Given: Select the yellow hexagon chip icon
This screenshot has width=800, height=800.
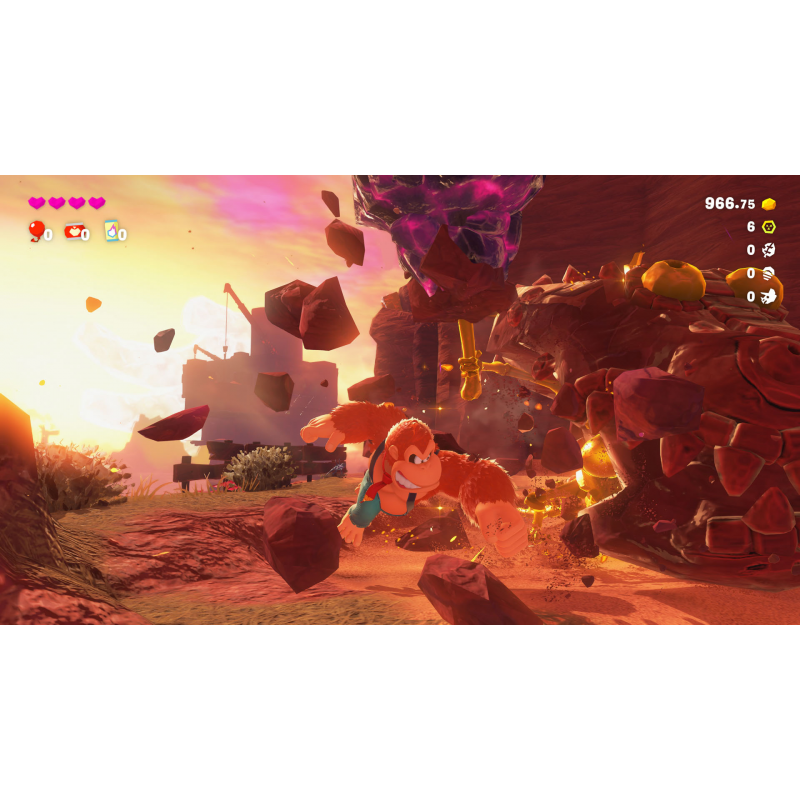Looking at the screenshot, I should point(768,227).
